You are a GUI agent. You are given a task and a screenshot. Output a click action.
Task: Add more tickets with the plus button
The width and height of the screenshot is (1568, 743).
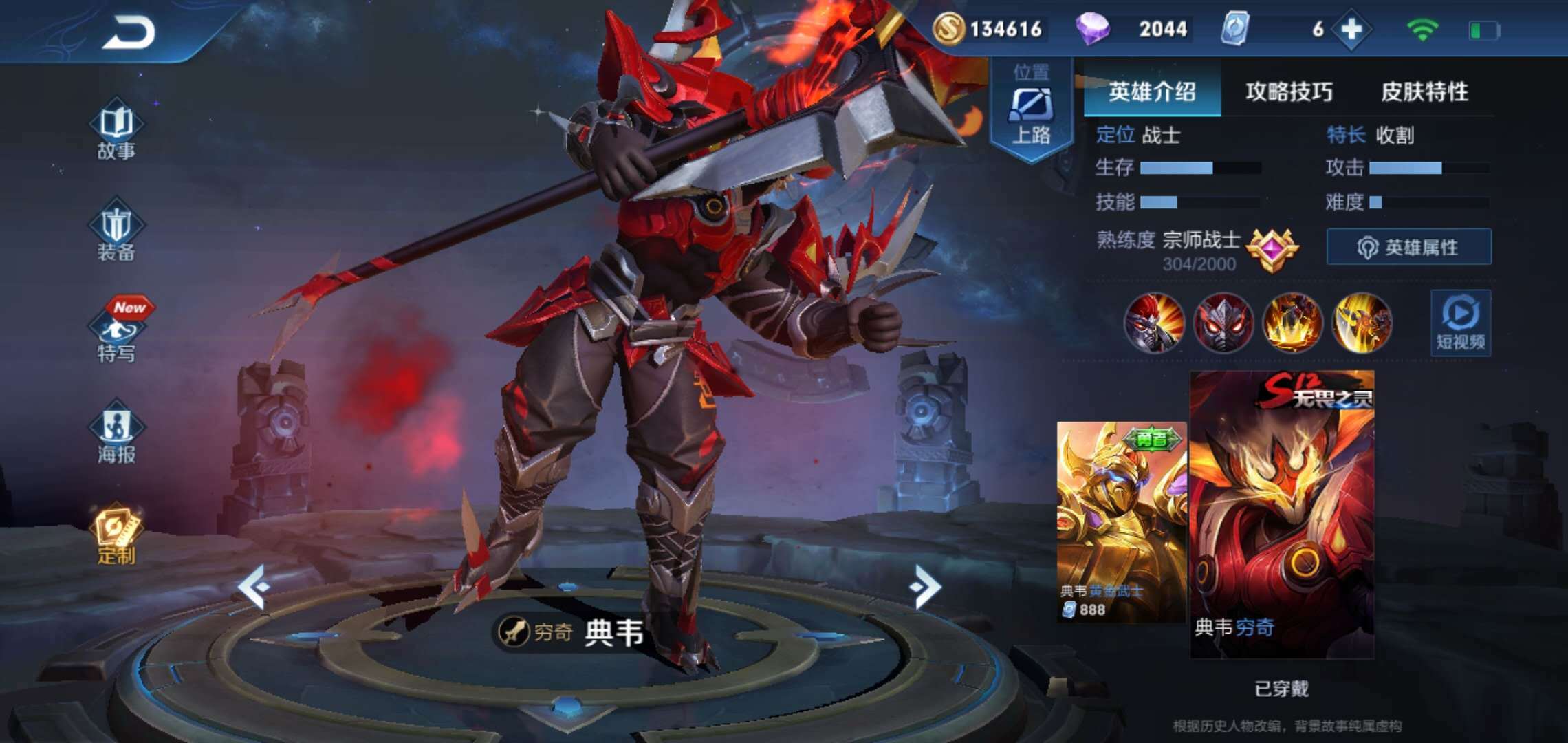click(x=1351, y=29)
